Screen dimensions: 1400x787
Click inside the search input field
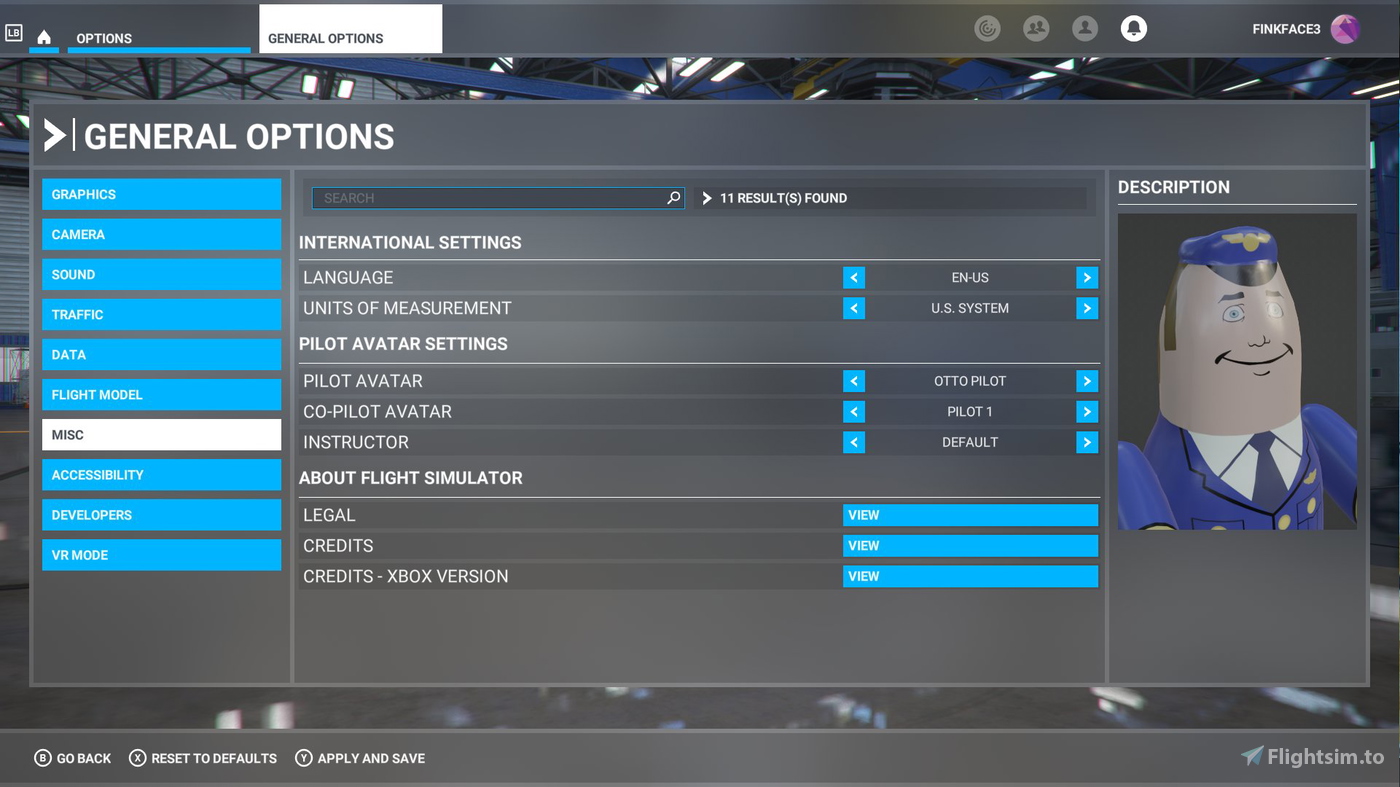point(480,198)
